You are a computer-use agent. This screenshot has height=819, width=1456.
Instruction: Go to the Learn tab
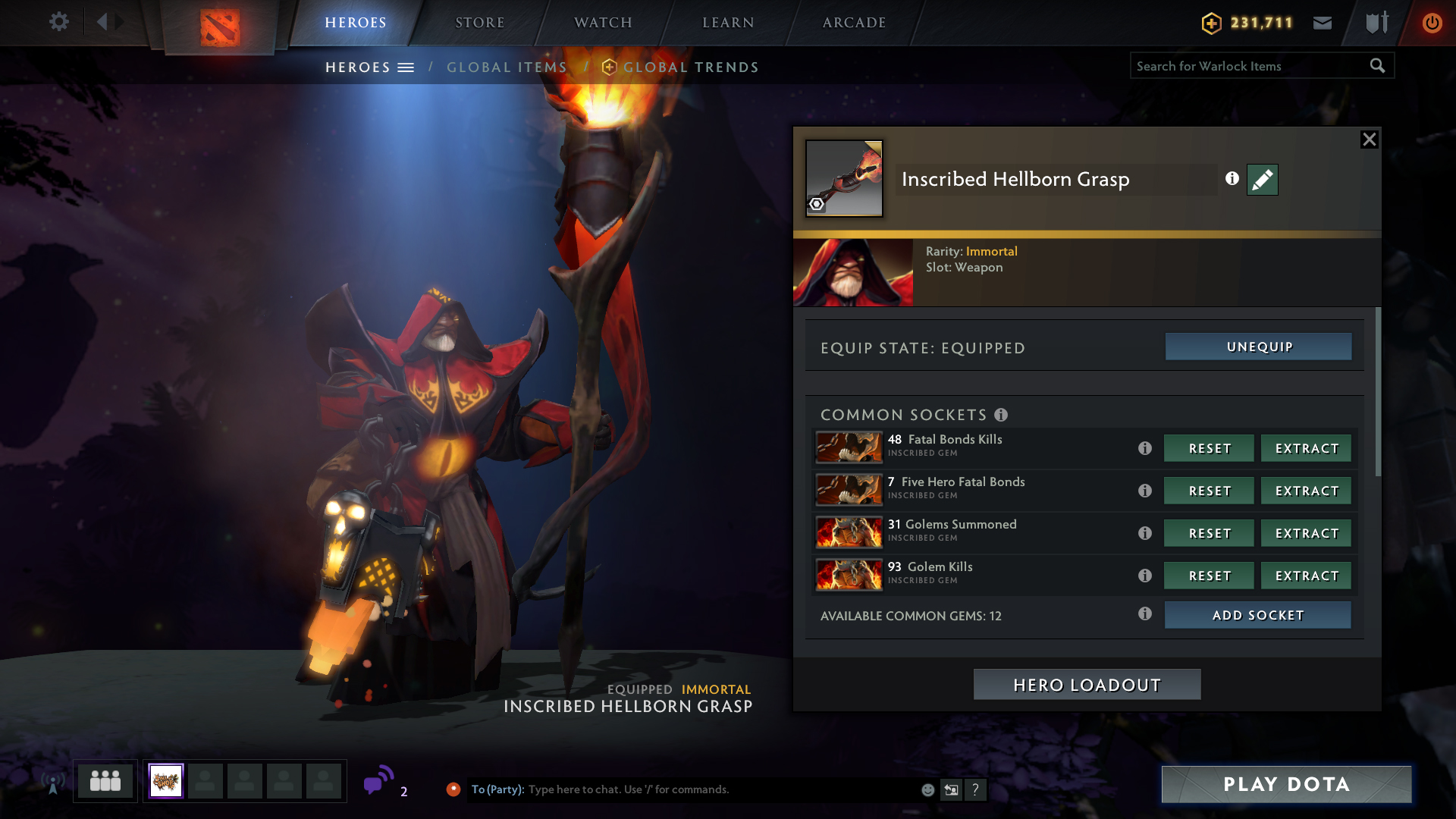(x=728, y=23)
